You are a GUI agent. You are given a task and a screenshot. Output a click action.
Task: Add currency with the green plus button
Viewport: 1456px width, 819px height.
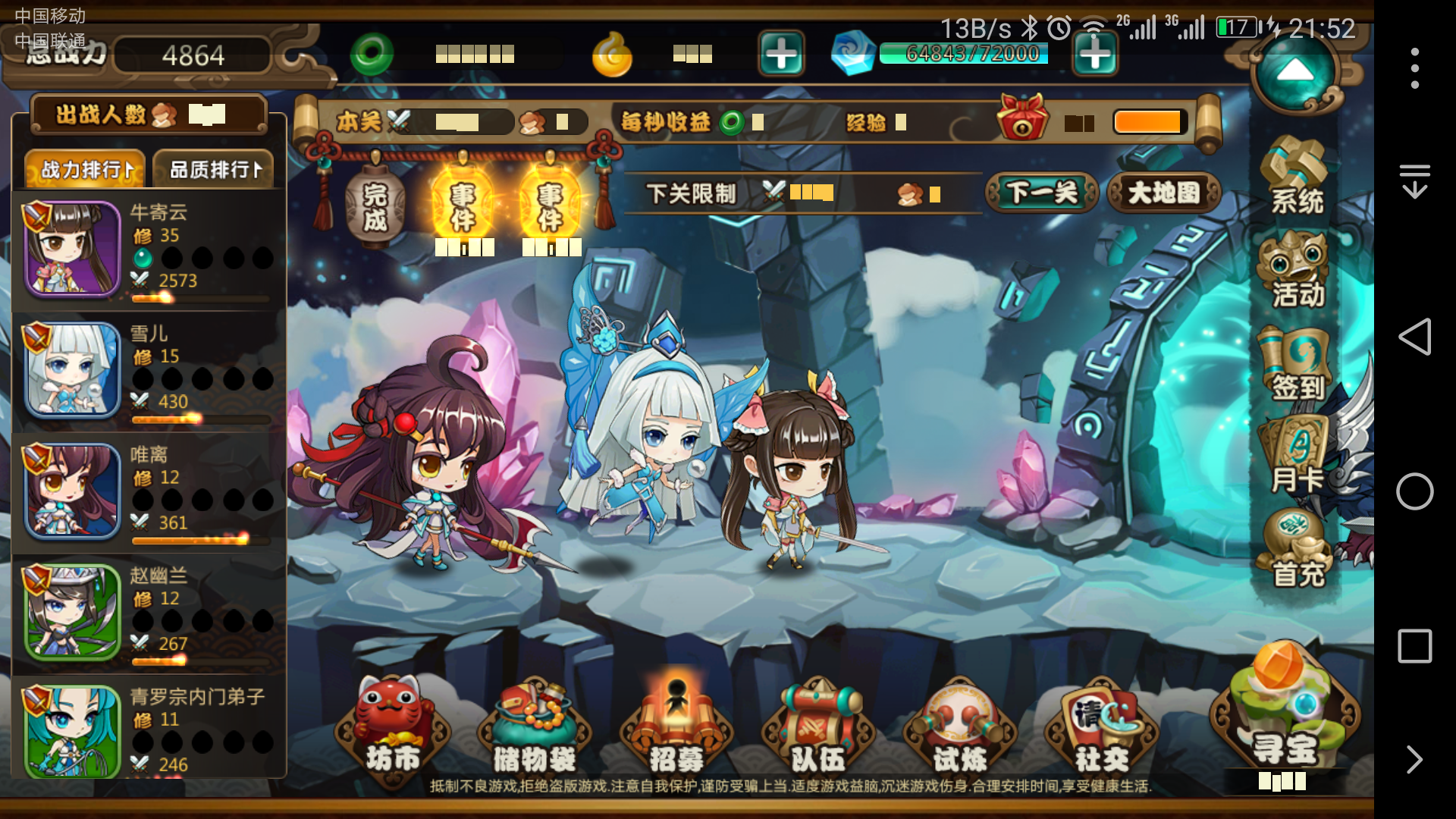pyautogui.click(x=780, y=55)
